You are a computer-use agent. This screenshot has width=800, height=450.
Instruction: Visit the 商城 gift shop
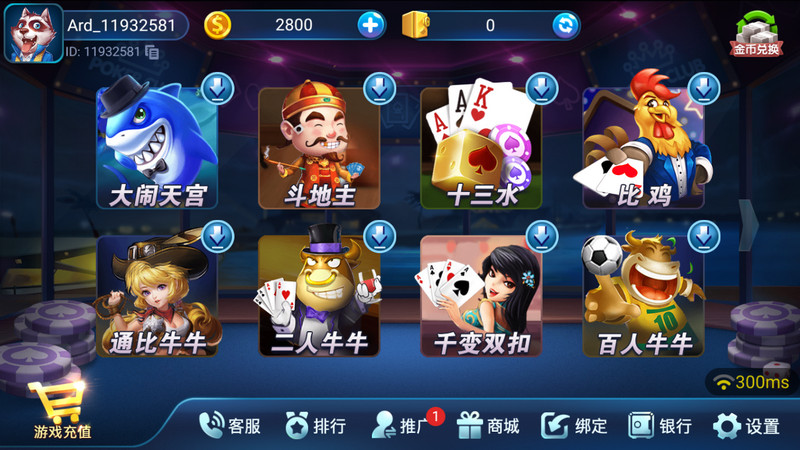[489, 426]
